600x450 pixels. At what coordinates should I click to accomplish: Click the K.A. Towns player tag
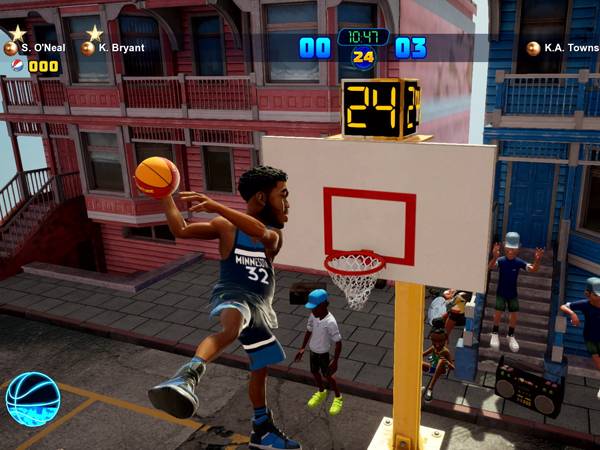coord(561,48)
